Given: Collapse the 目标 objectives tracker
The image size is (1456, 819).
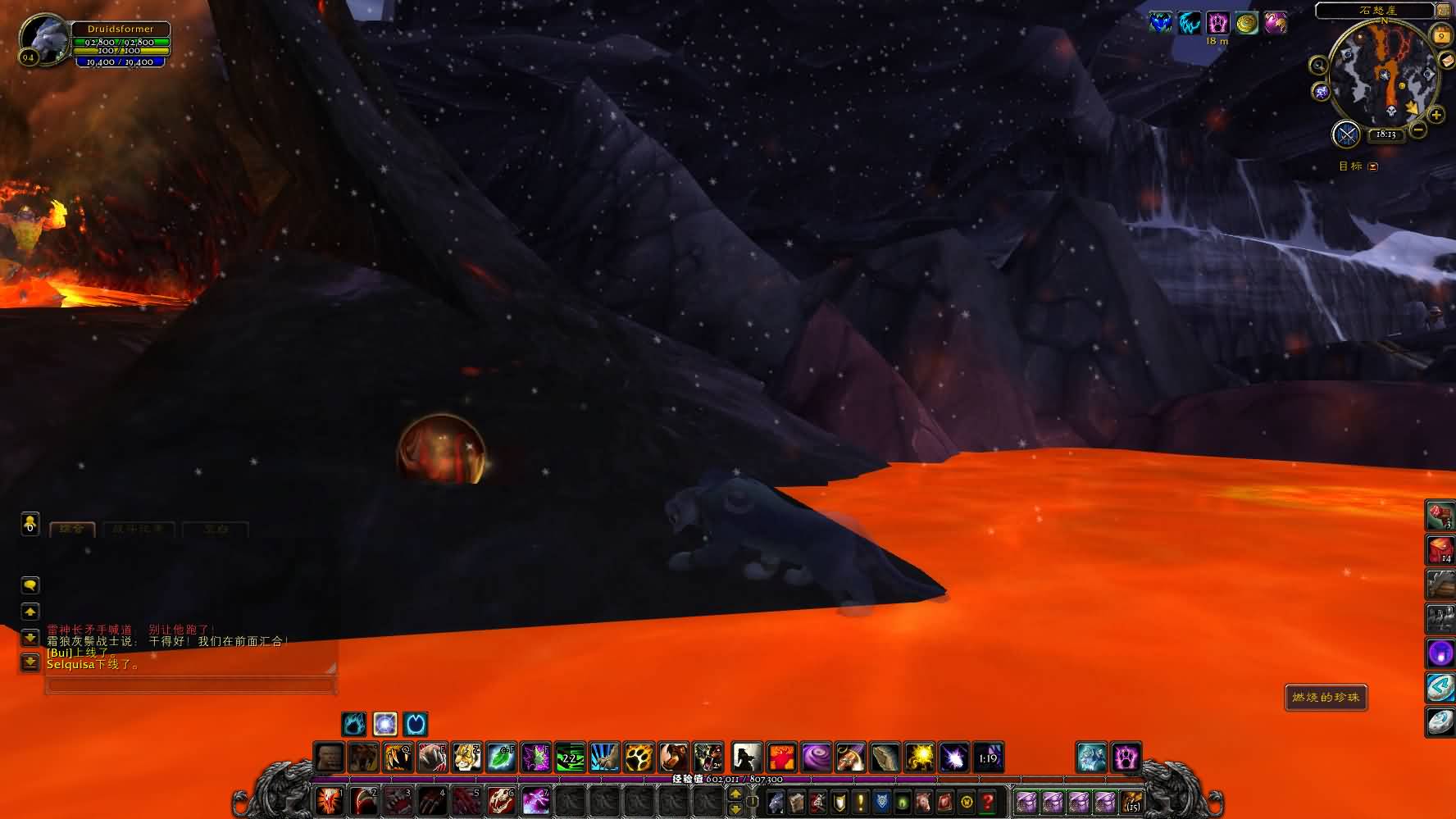Looking at the screenshot, I should click(x=1373, y=166).
